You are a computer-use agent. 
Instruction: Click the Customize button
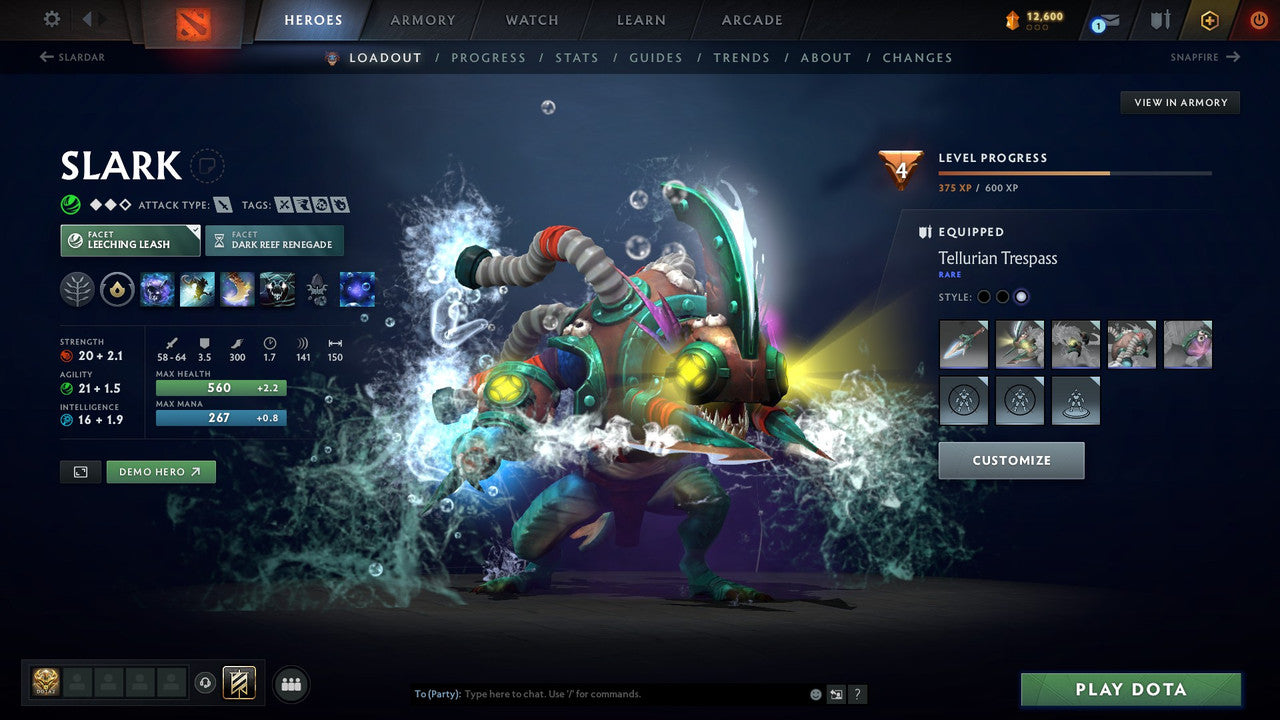1011,460
